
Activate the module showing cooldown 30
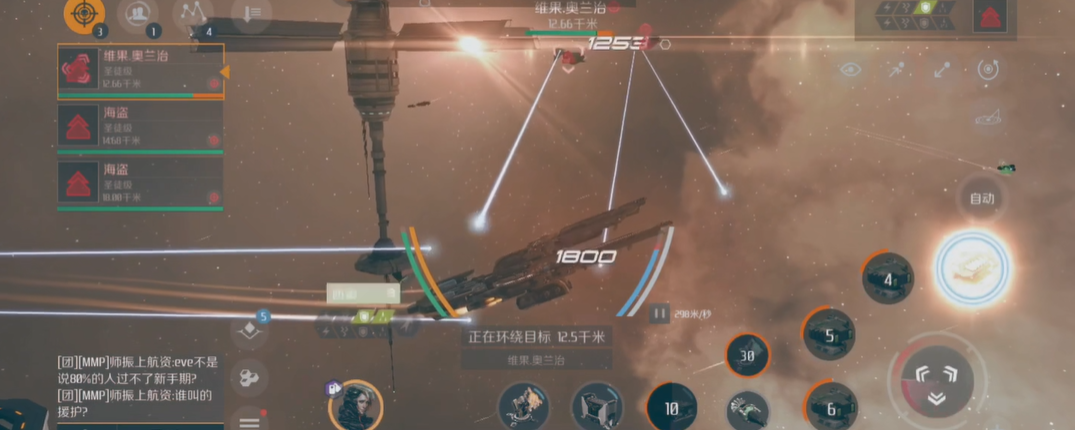pos(747,355)
